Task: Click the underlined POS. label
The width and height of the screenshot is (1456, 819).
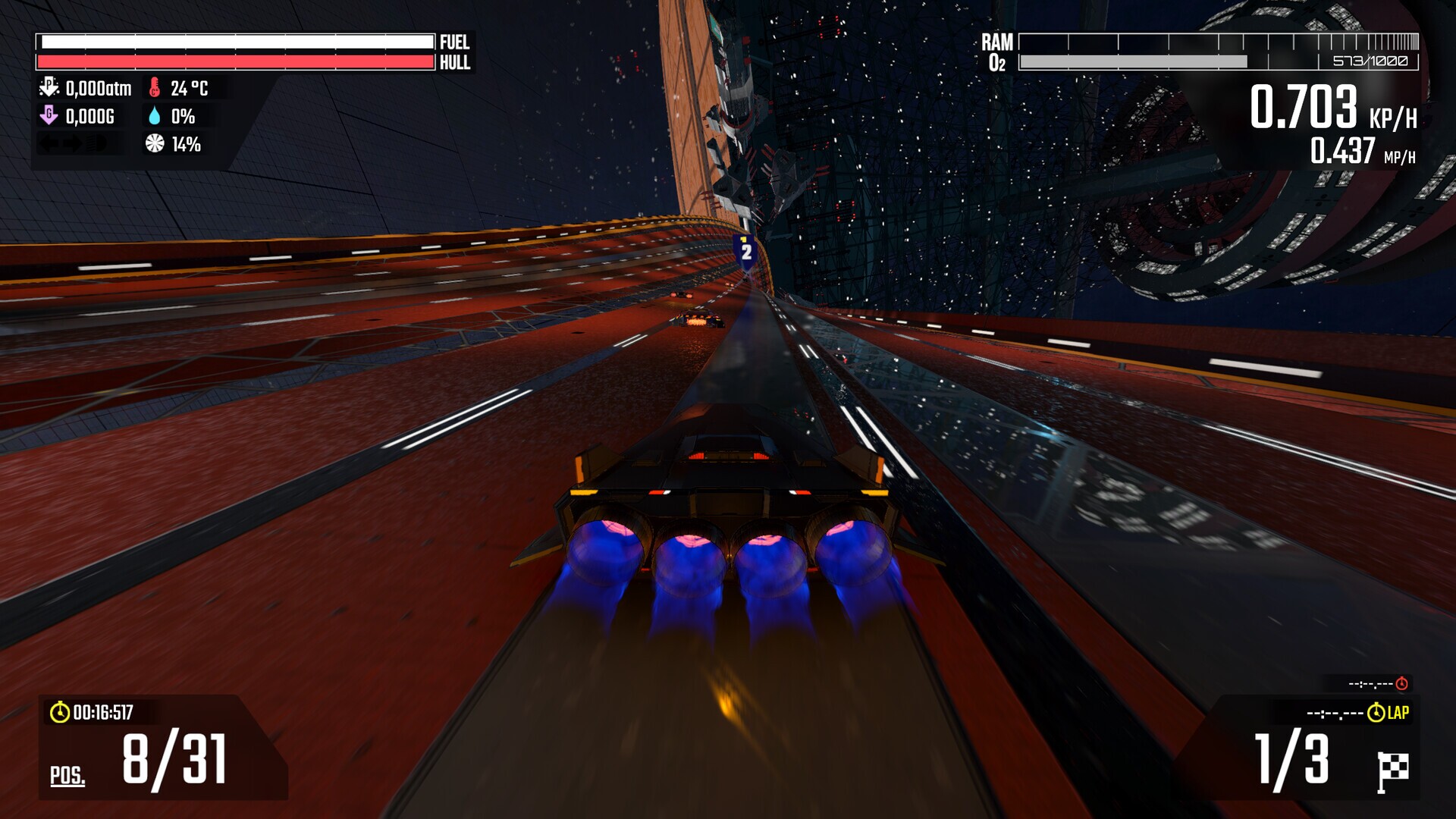Action: coord(68,774)
